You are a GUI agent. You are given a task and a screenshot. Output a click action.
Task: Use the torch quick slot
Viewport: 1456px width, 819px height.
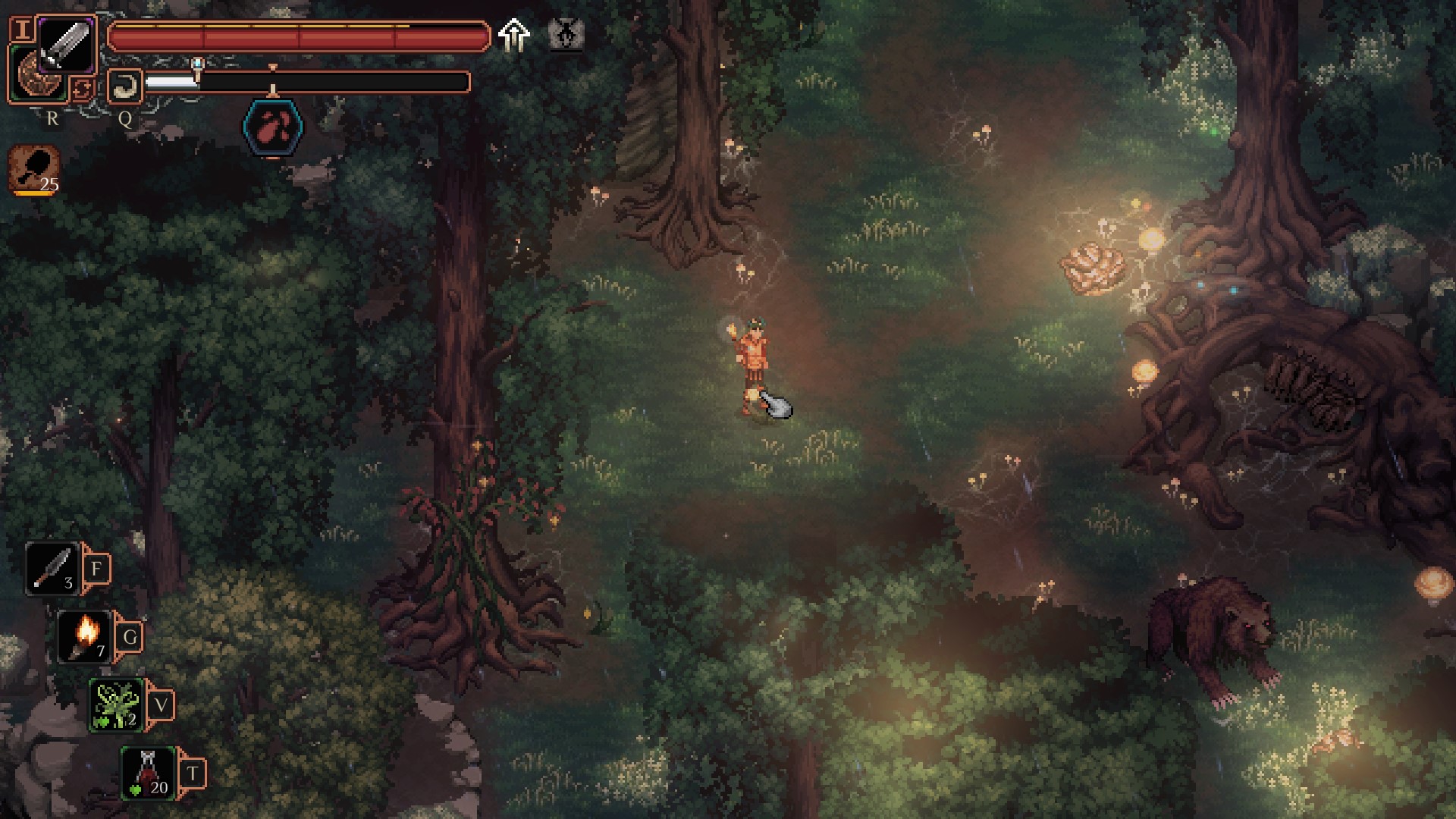[85, 637]
